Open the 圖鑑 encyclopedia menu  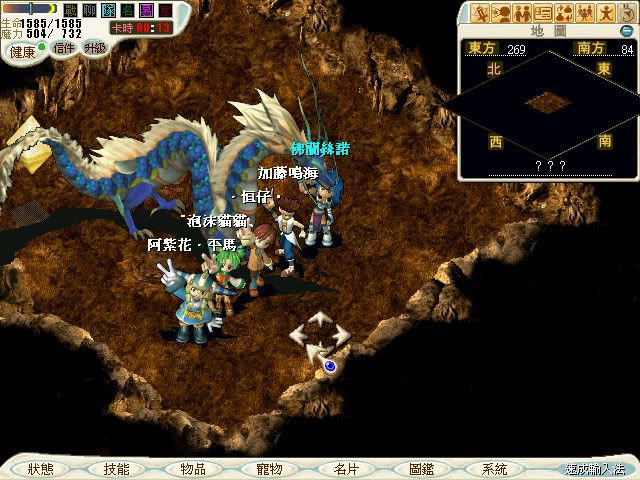[x=420, y=468]
